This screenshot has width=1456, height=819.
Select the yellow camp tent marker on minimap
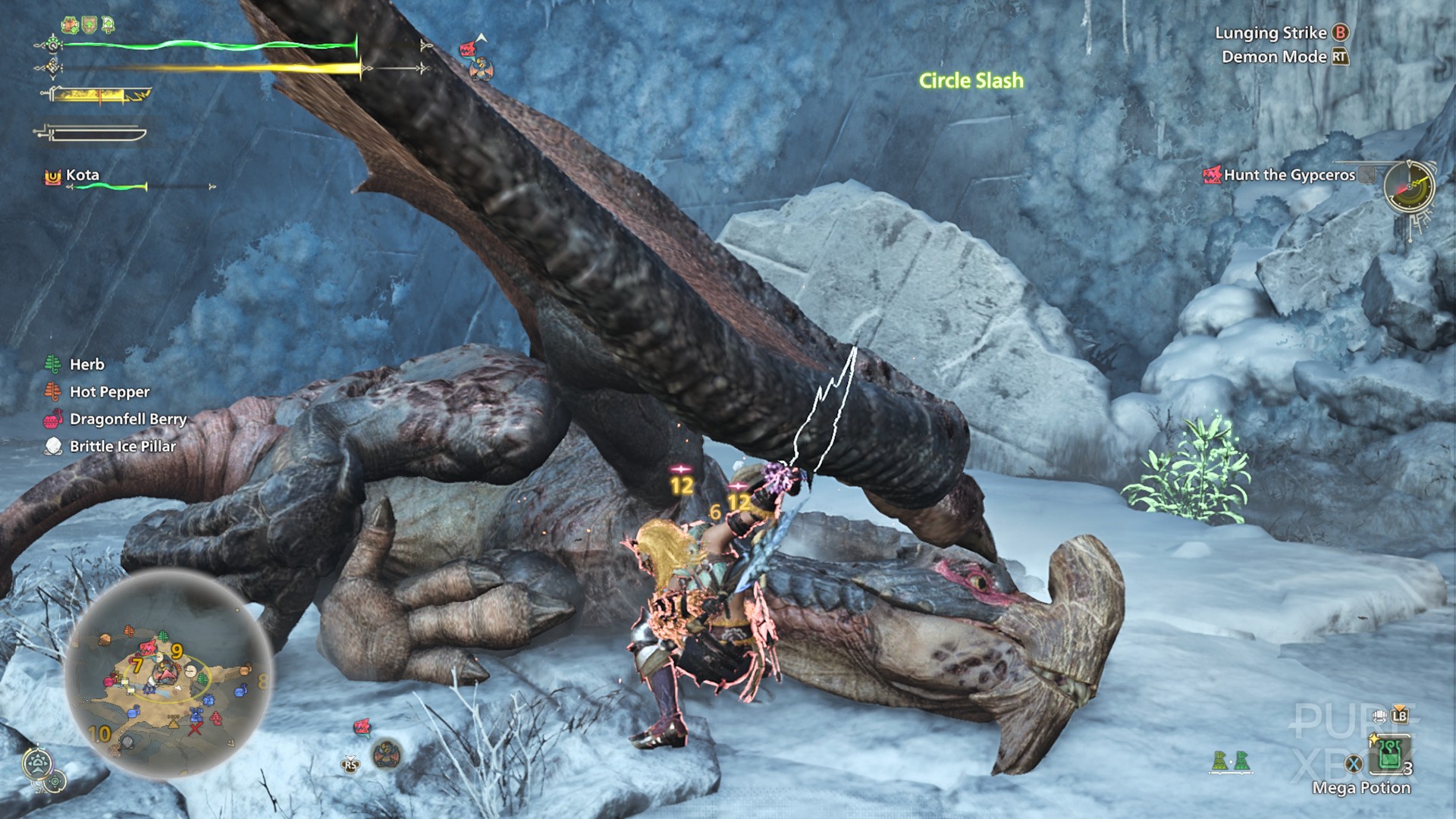174,722
